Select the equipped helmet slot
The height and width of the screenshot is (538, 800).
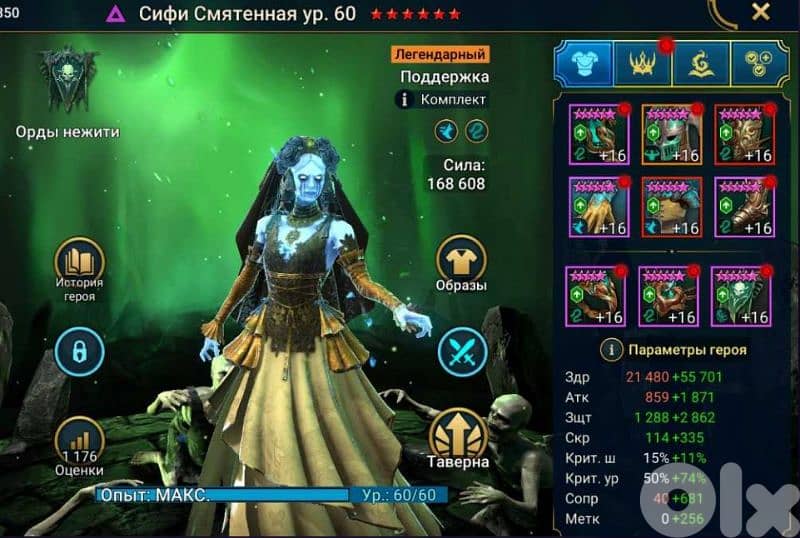point(671,133)
